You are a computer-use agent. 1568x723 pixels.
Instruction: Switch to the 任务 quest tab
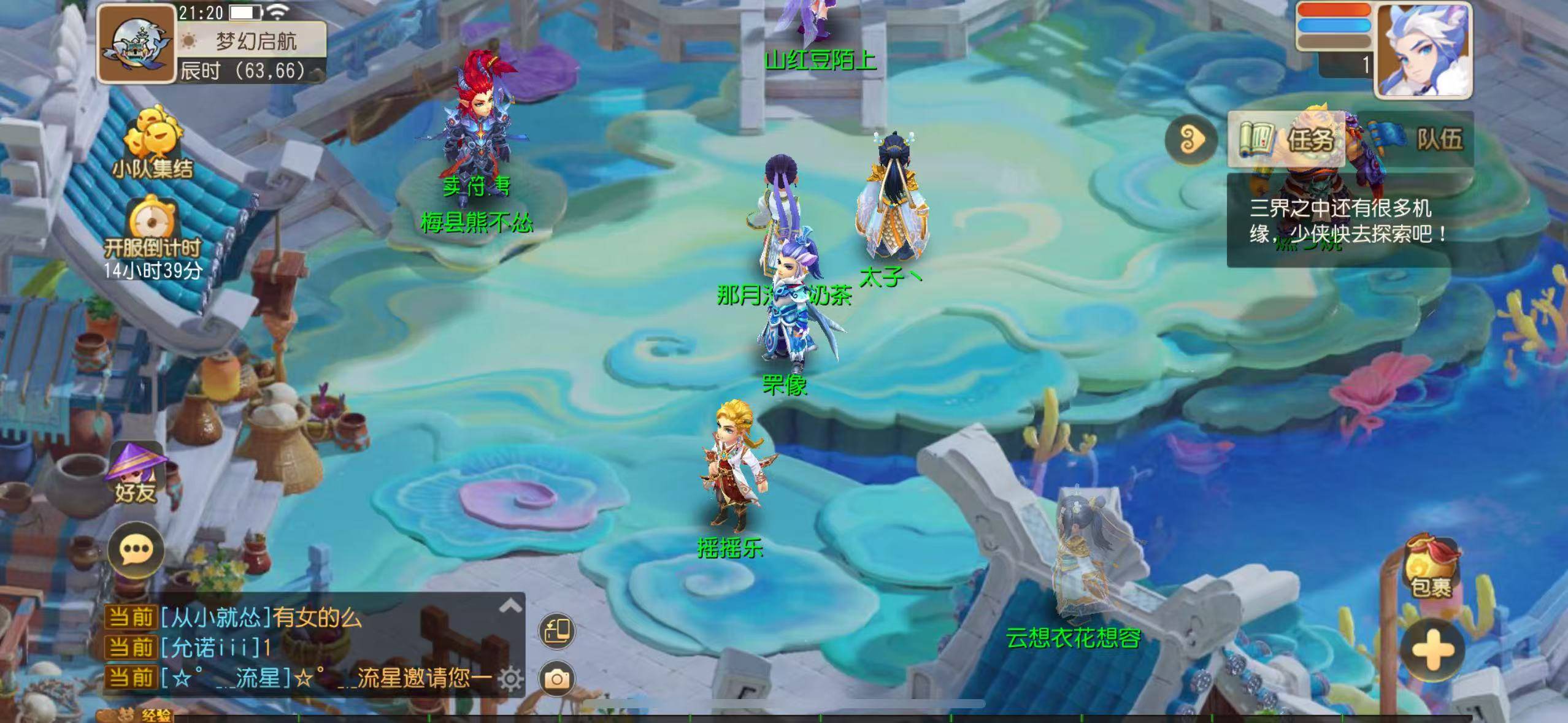click(1287, 139)
